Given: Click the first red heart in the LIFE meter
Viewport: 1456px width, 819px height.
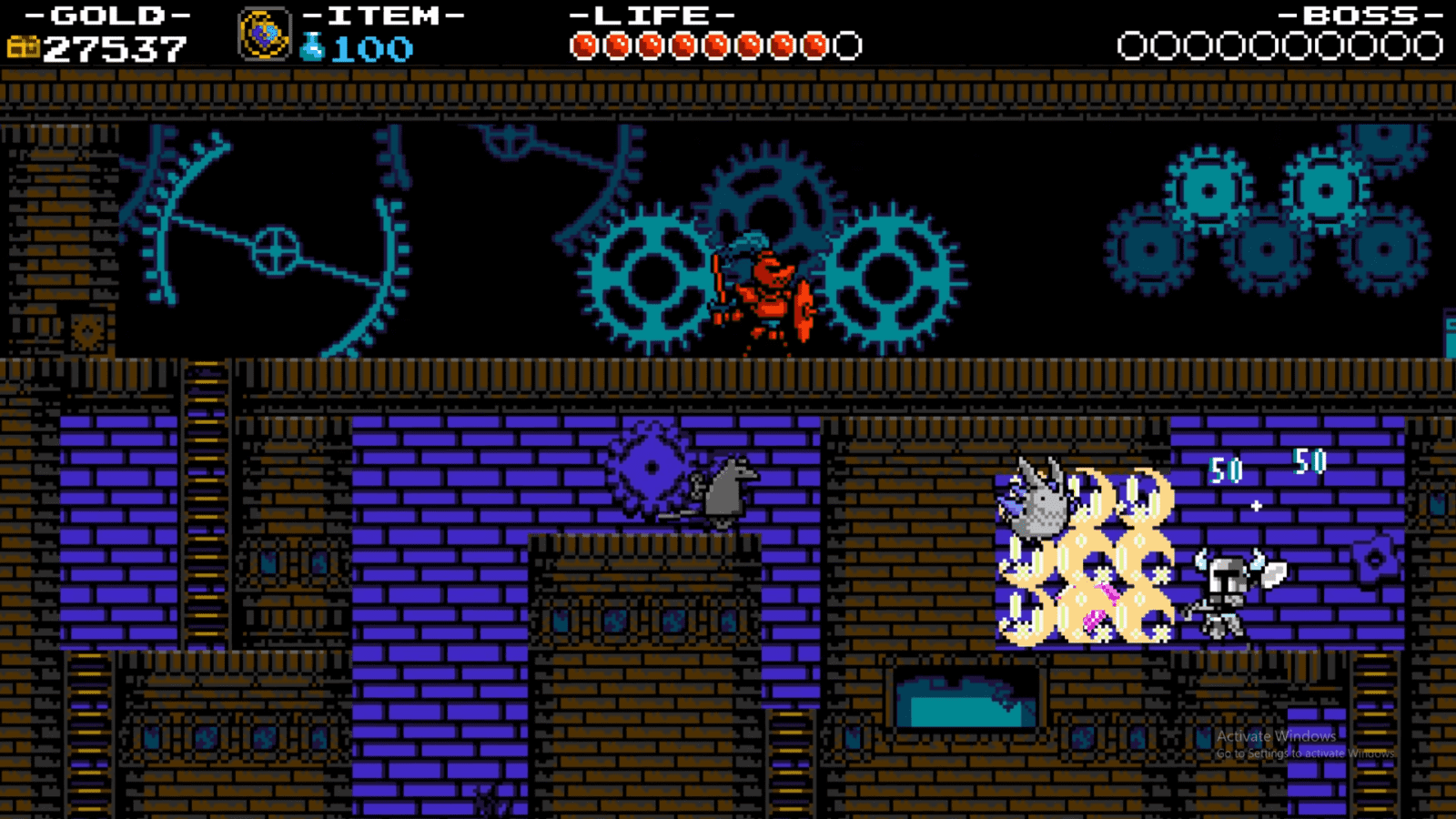Looking at the screenshot, I should pos(583,41).
